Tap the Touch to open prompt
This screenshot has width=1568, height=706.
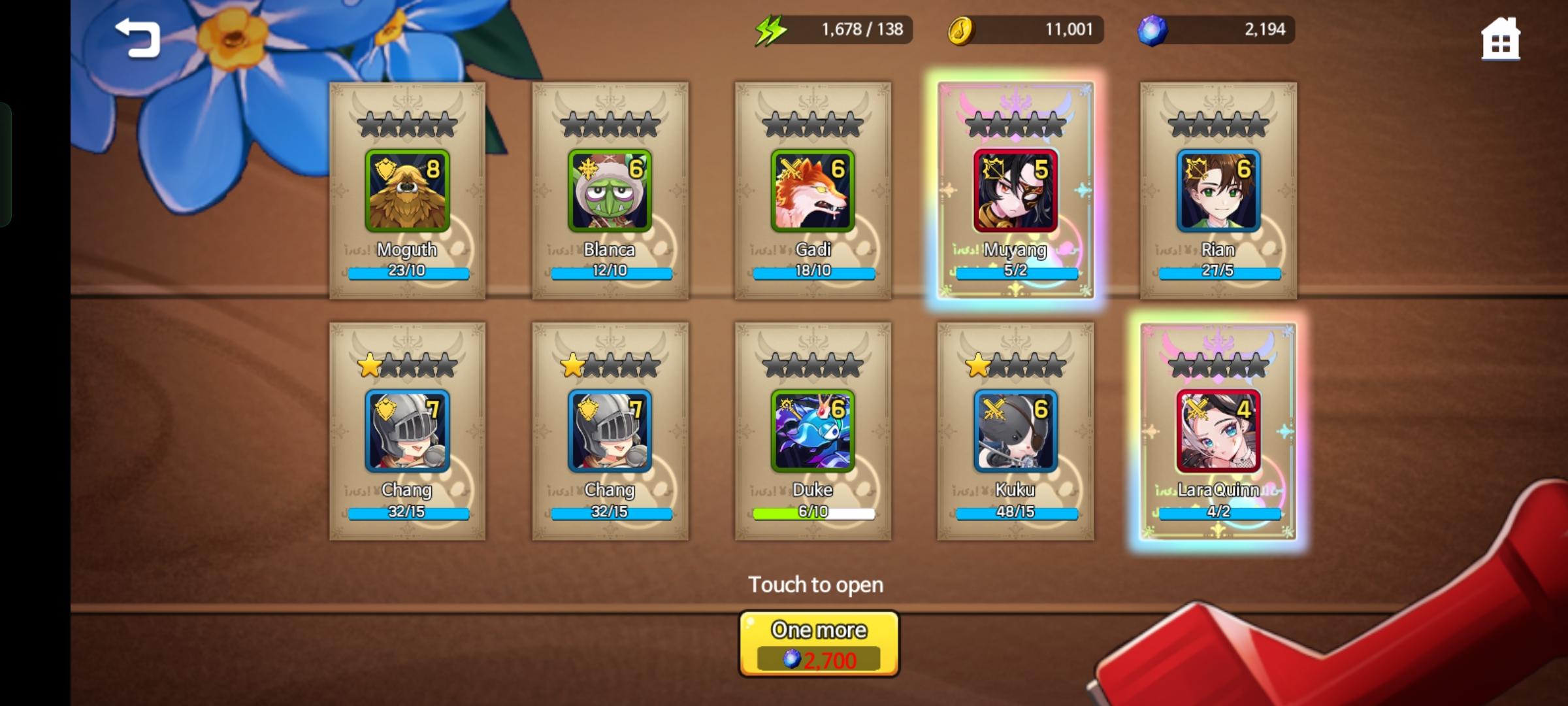click(x=818, y=584)
